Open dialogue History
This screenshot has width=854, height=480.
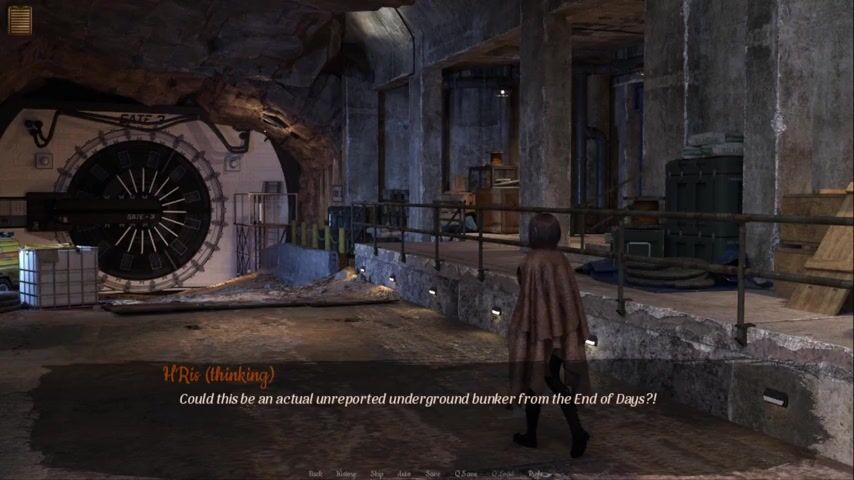(346, 474)
